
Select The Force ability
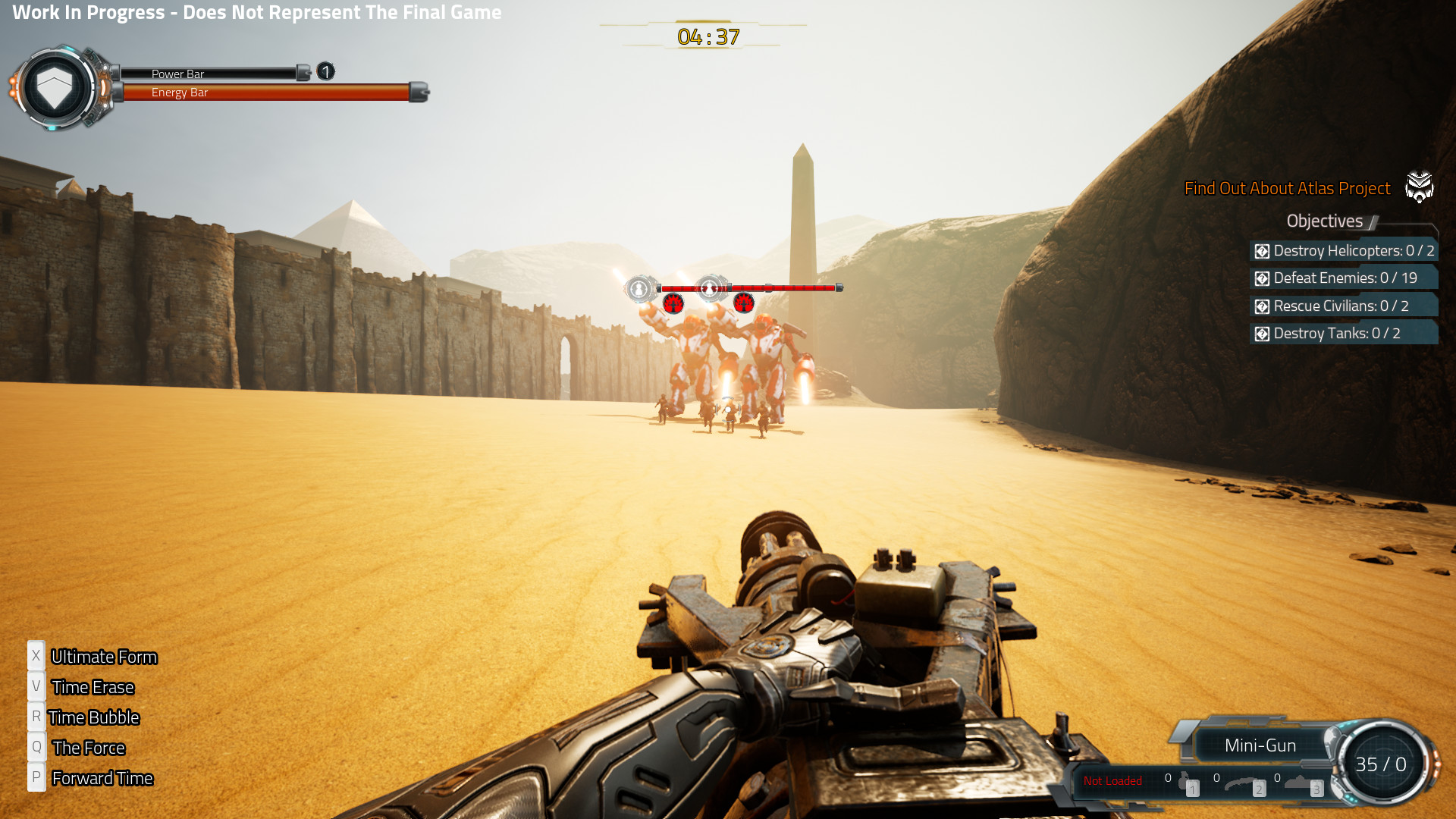click(x=88, y=748)
